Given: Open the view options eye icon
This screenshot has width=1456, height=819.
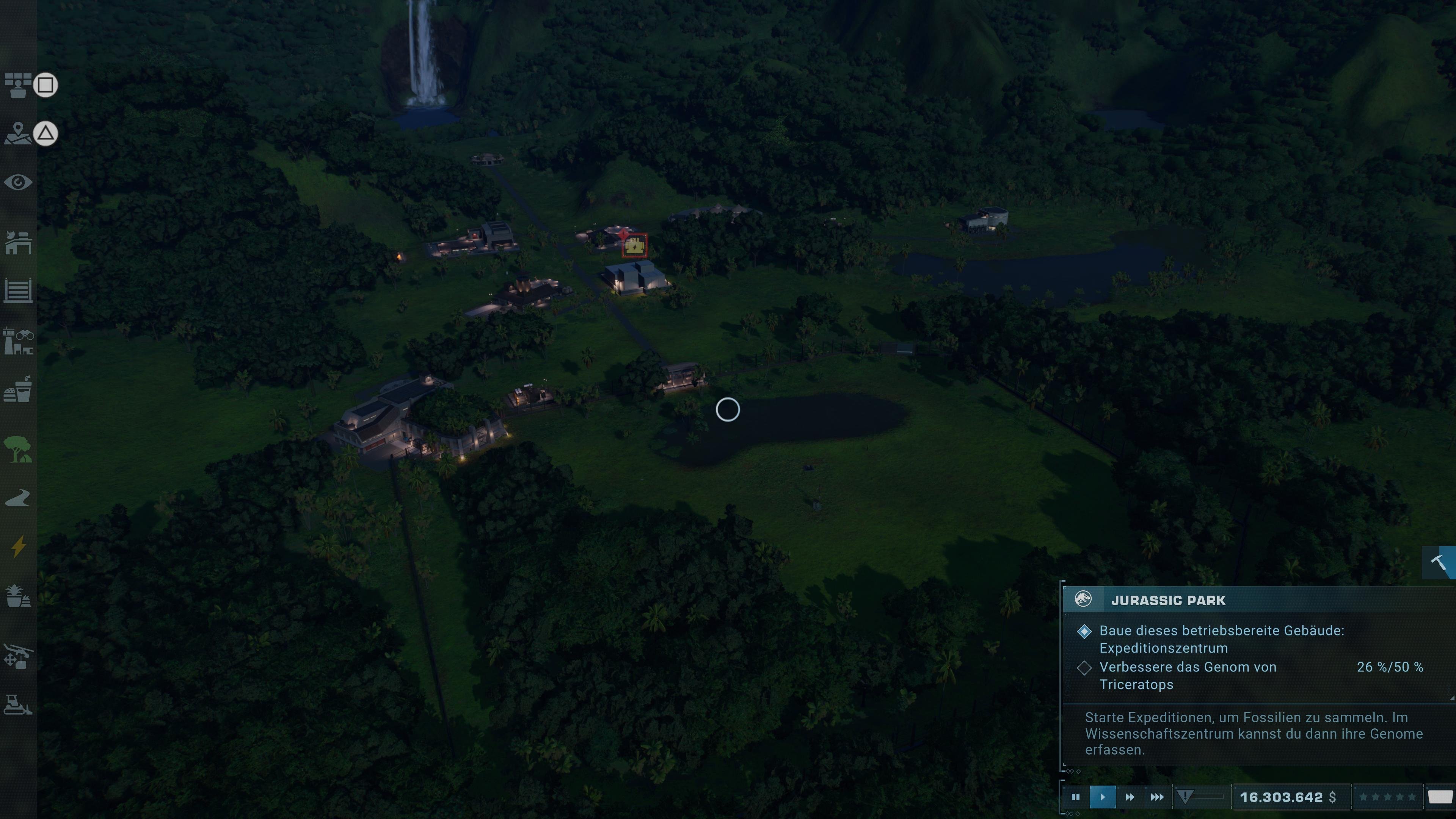Looking at the screenshot, I should click(x=19, y=182).
